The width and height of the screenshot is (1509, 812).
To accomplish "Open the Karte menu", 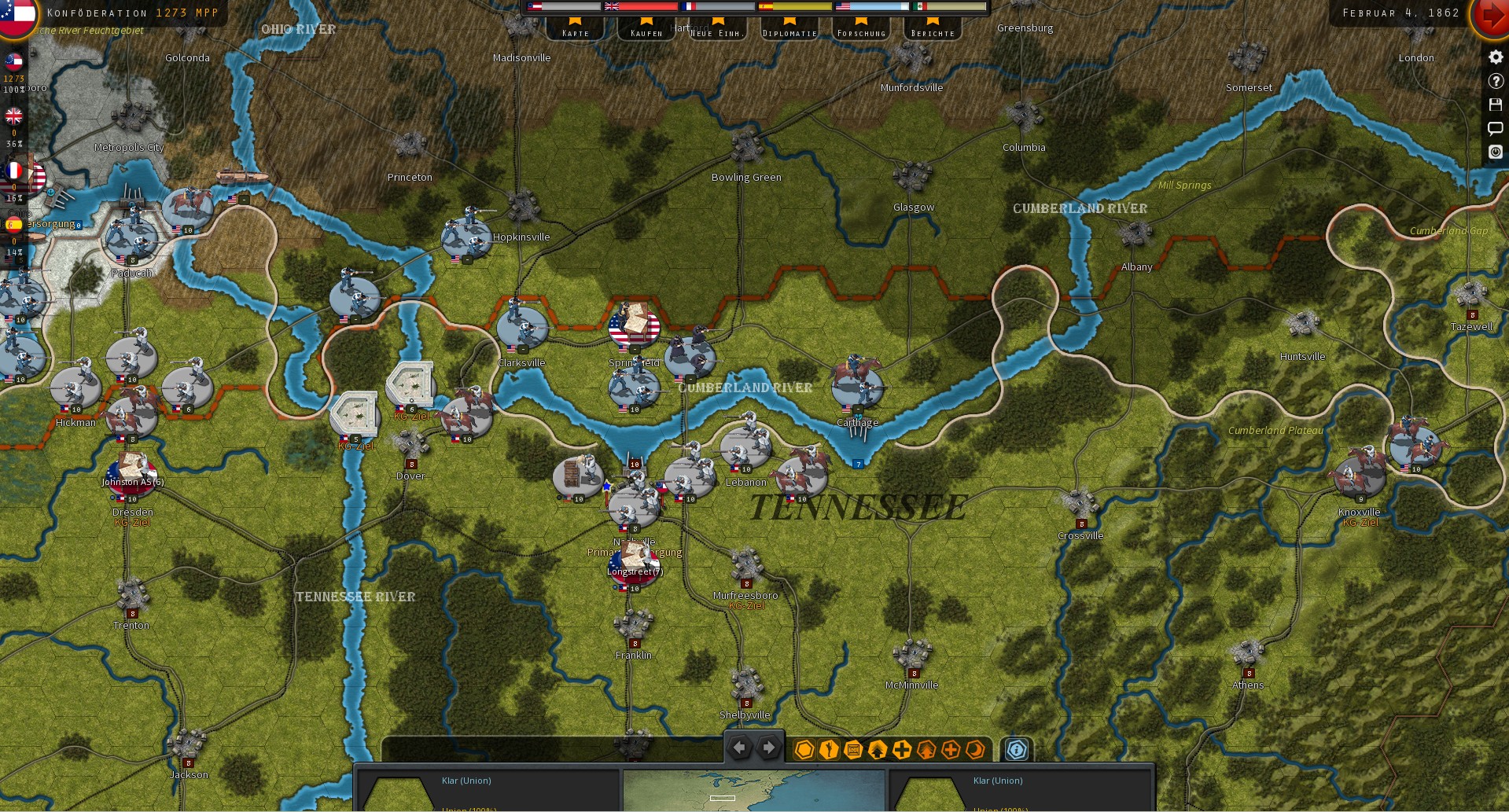I will [x=576, y=32].
